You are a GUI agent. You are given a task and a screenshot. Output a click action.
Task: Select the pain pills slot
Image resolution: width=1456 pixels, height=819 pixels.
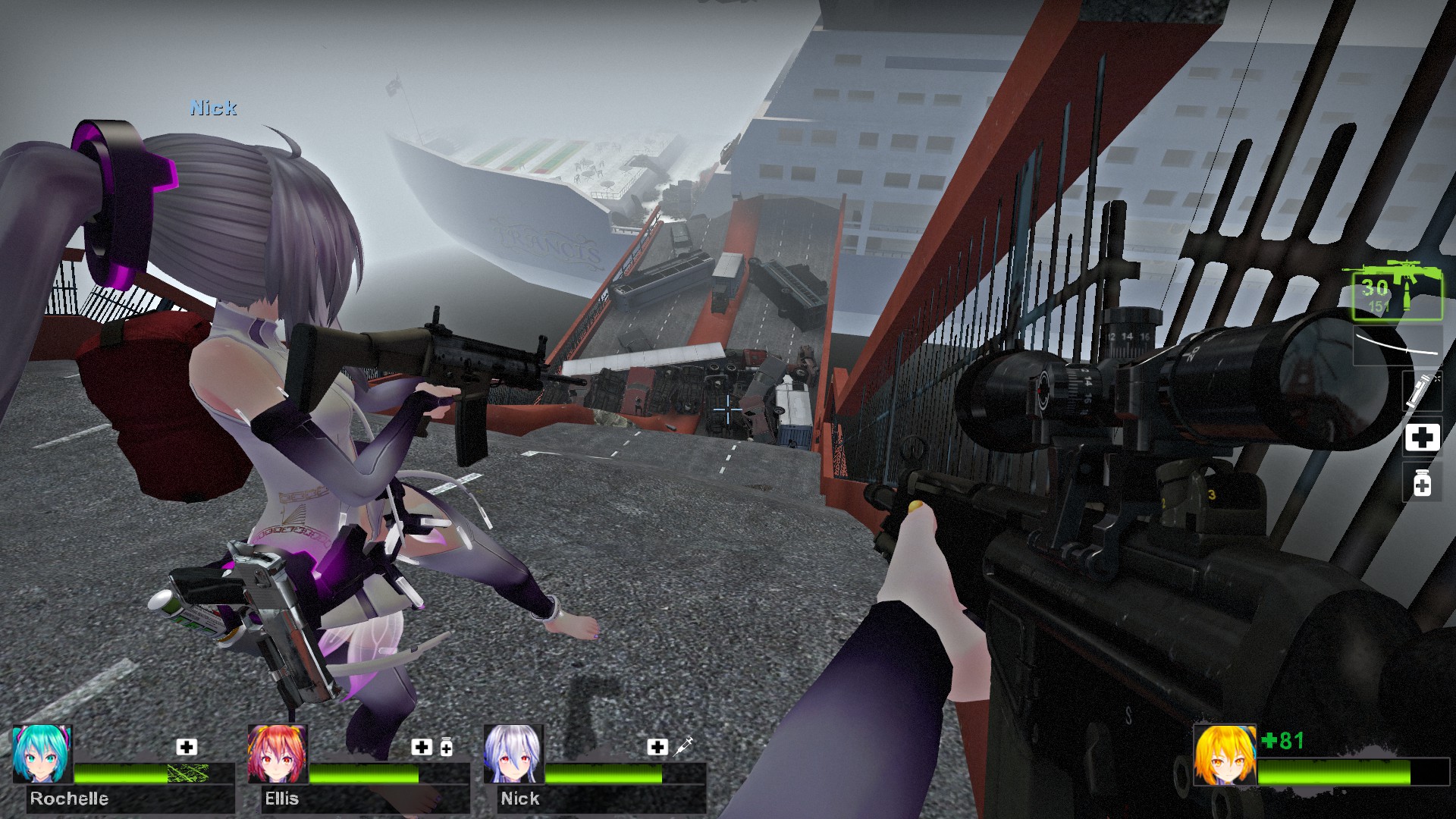1422,483
